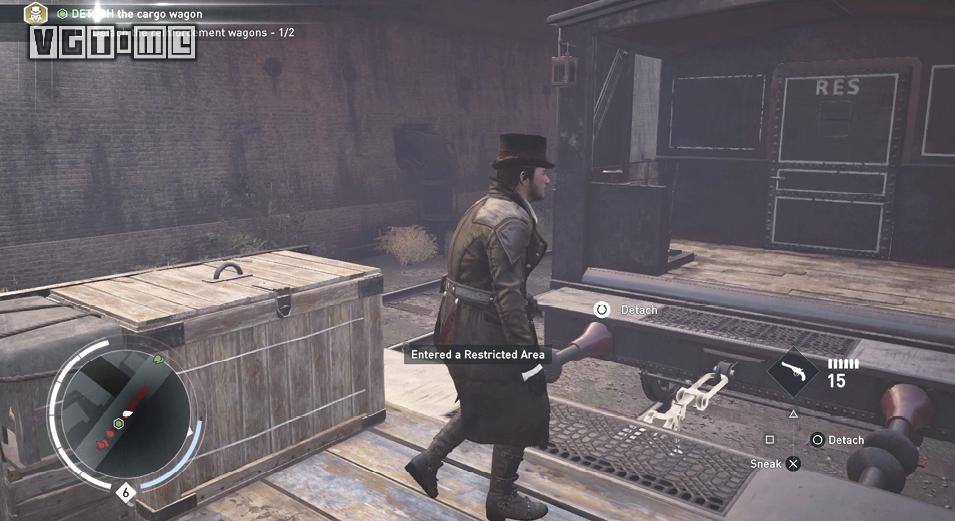Click the level 6 badge below minimap
Screen dimensions: 955x521
126,492
